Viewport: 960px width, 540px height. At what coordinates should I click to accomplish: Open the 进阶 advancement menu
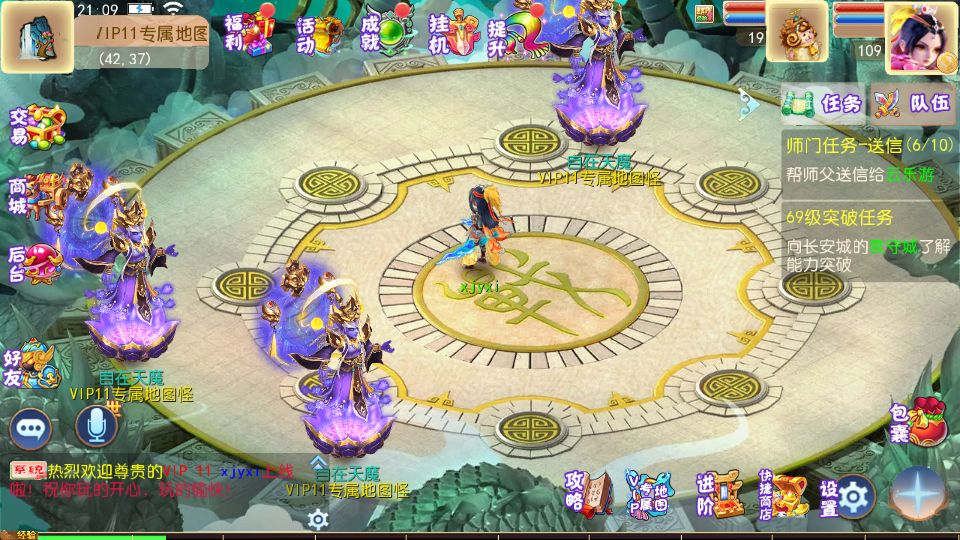tap(718, 493)
